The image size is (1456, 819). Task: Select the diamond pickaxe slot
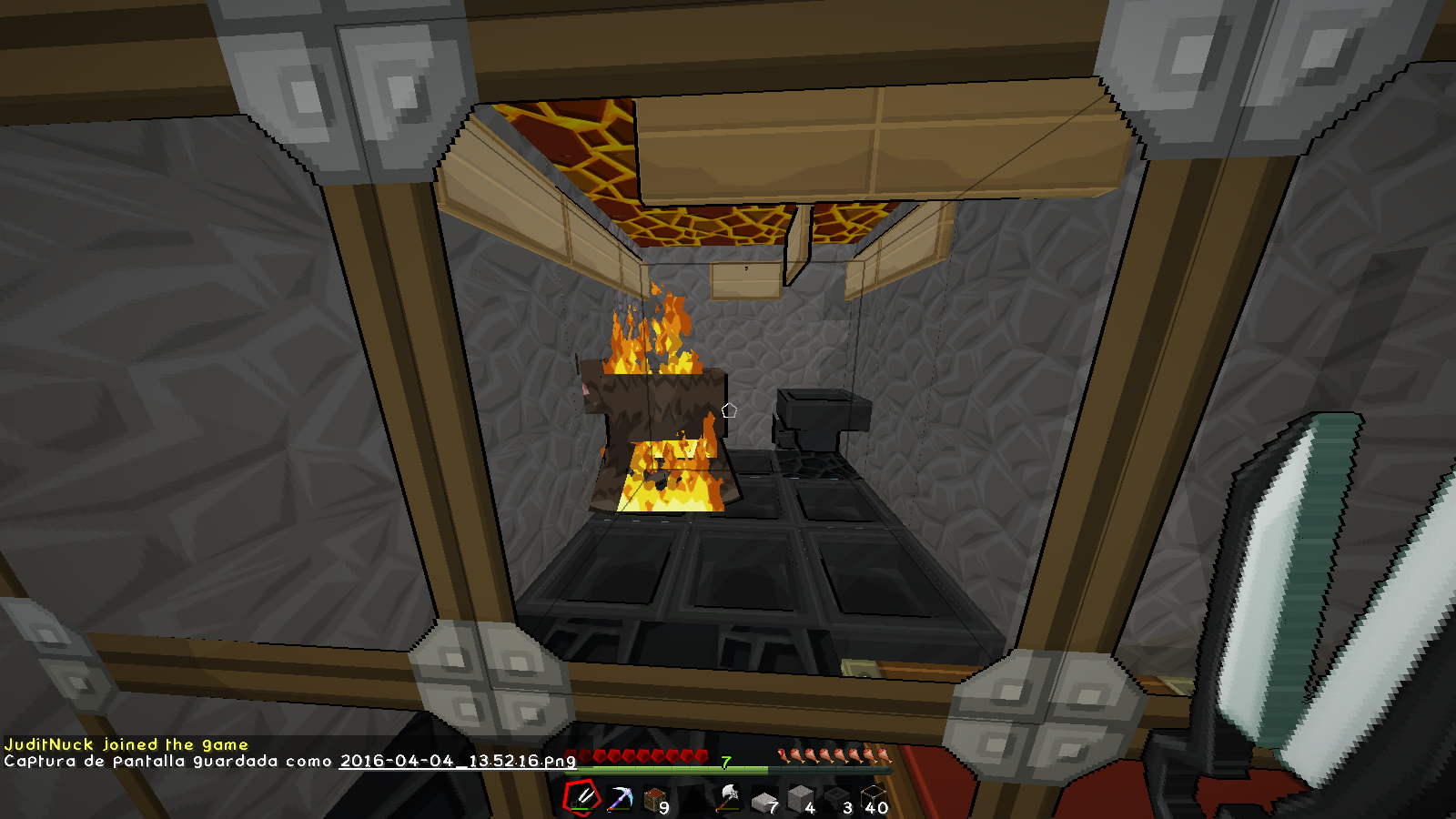point(621,799)
